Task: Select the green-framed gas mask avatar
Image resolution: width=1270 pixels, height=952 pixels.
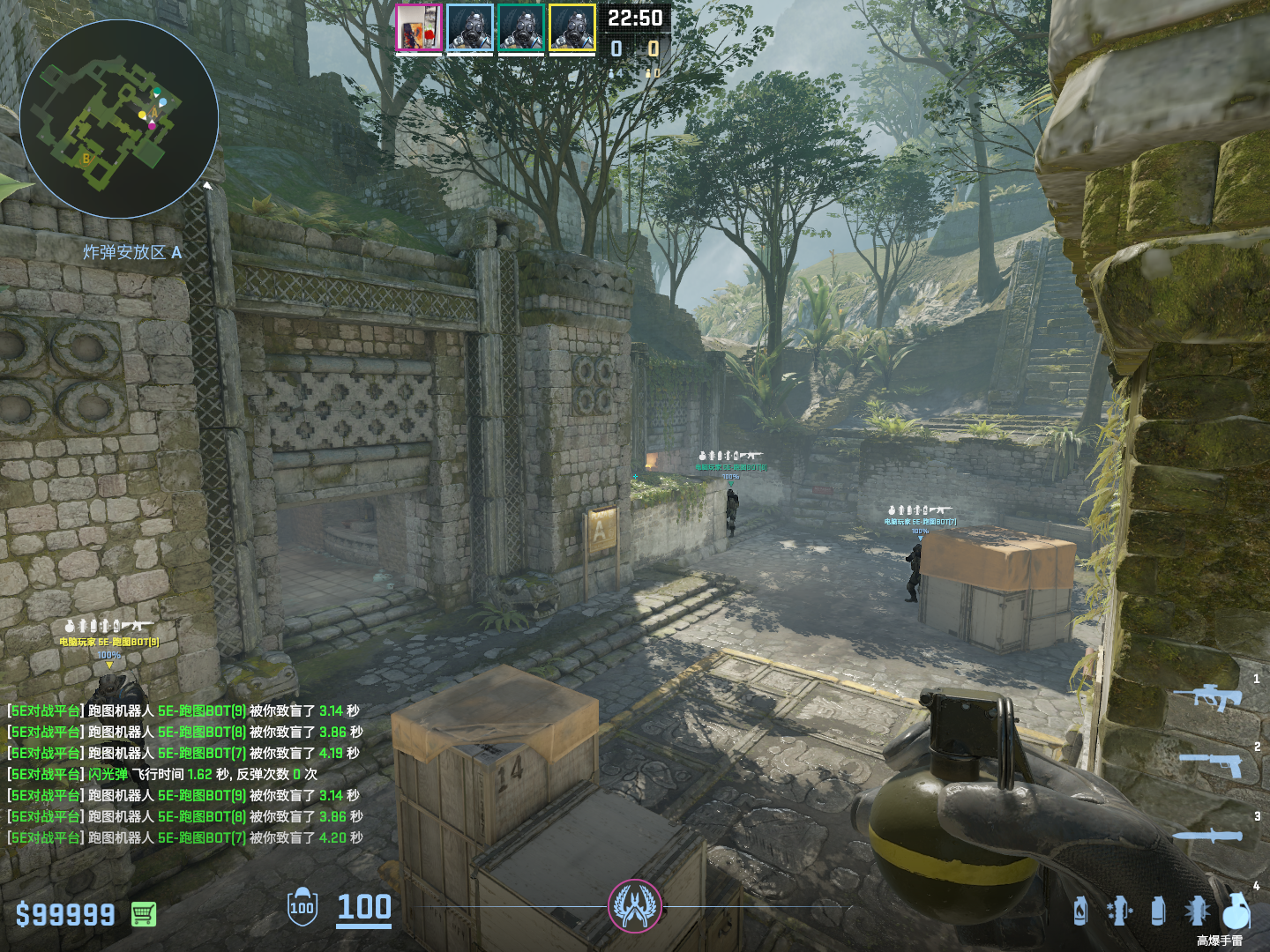Action: click(520, 28)
